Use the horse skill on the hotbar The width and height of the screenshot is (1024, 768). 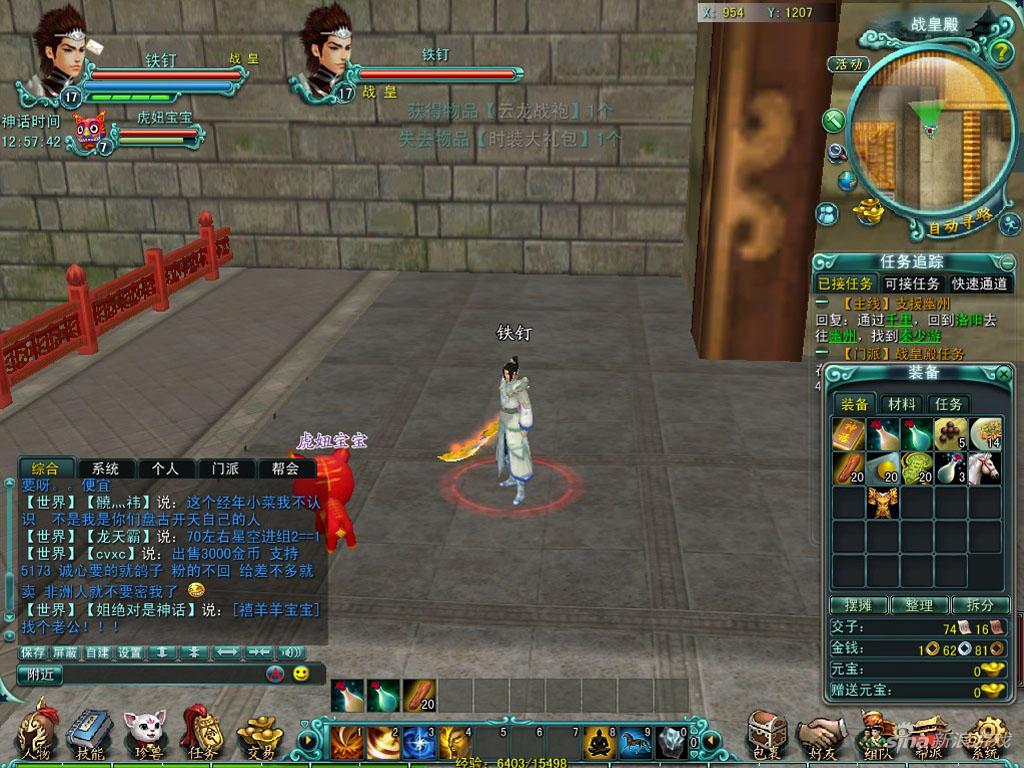coord(634,742)
